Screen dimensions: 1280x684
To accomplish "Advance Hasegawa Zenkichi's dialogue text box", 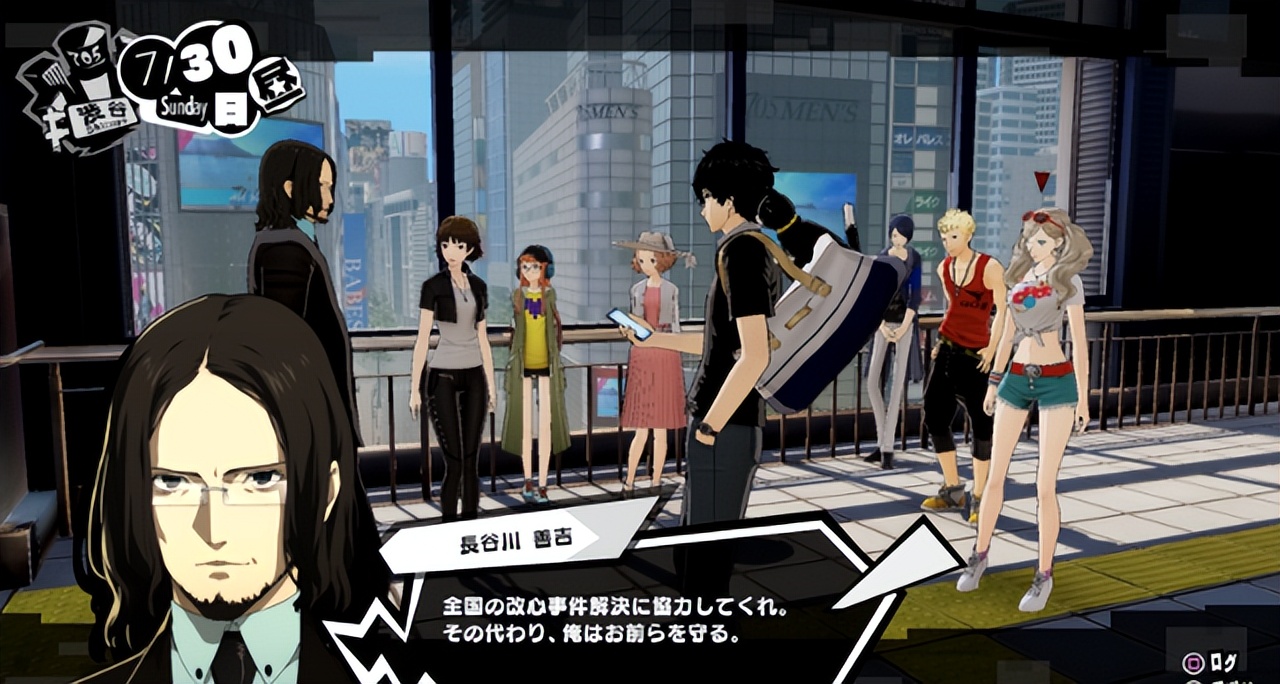I will pos(615,620).
